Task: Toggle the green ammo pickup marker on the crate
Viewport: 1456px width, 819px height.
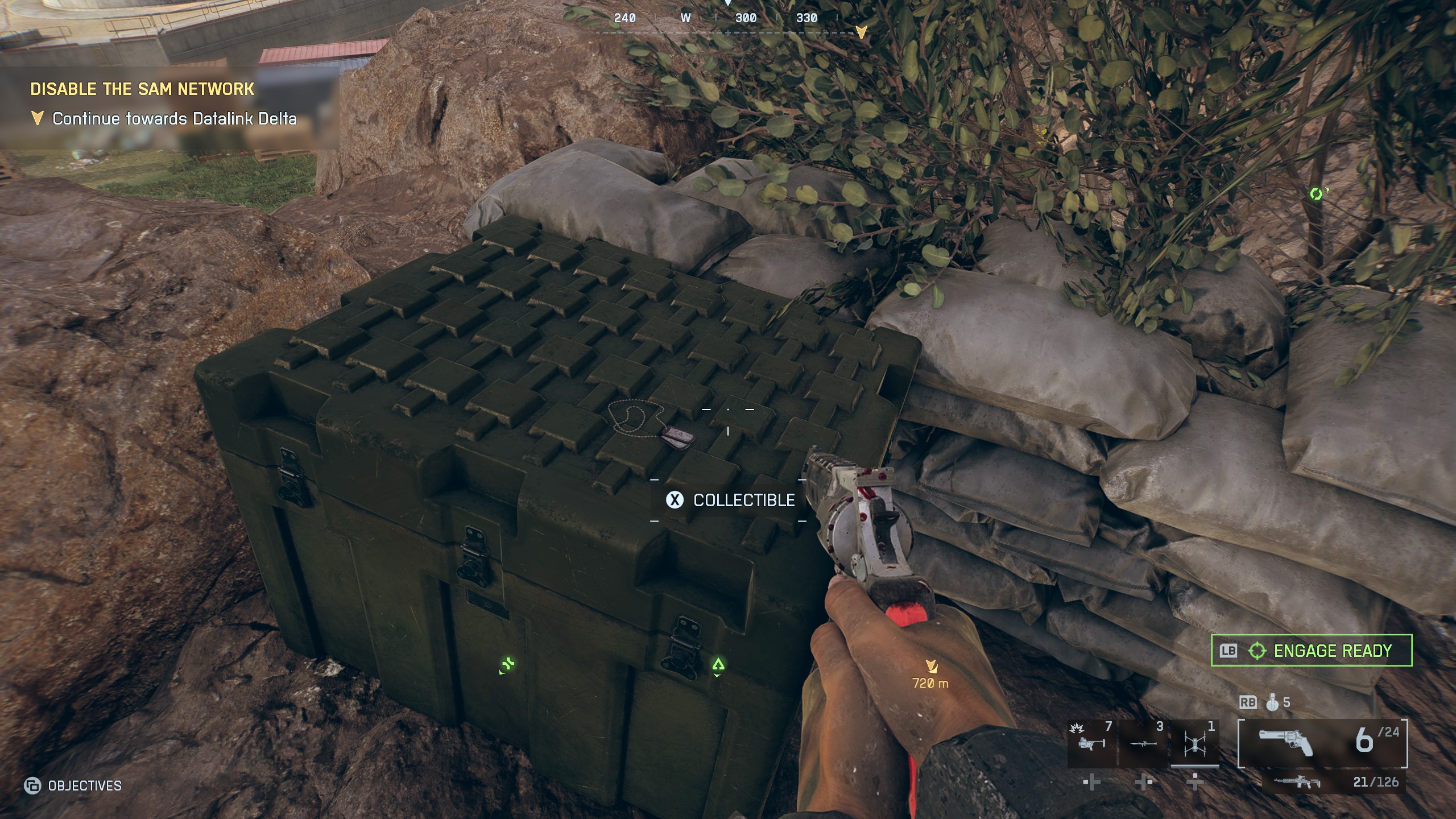Action: 508,665
